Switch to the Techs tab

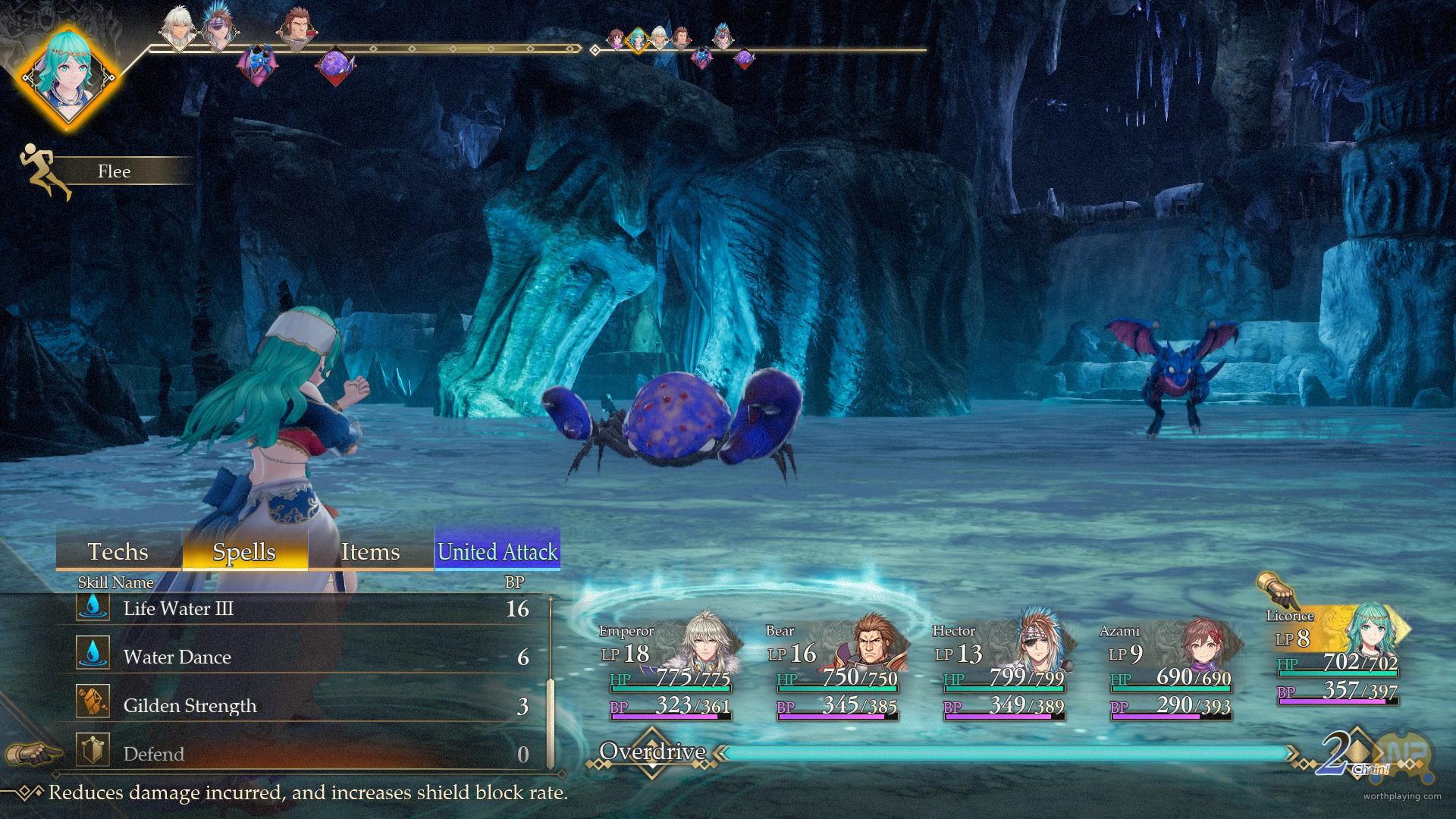pyautogui.click(x=118, y=551)
